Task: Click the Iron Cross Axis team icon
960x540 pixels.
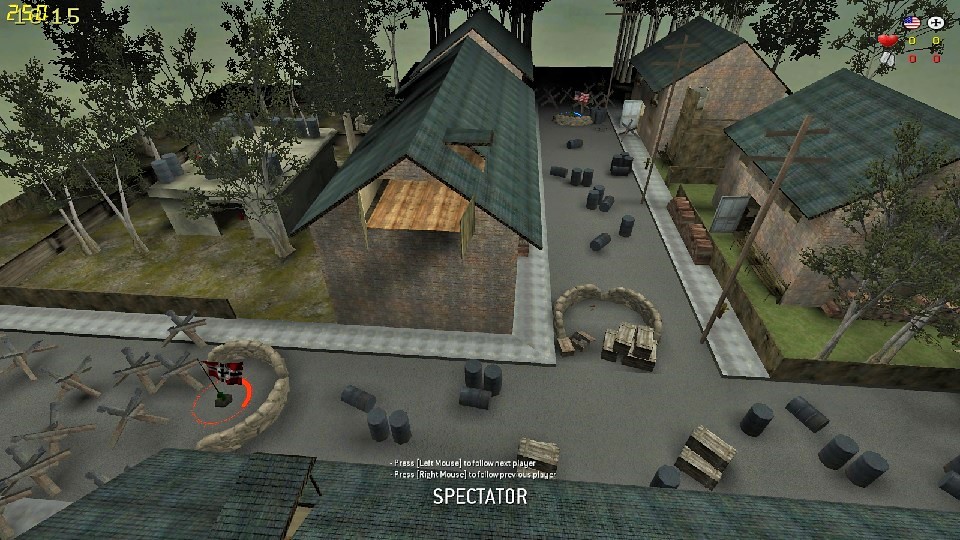Action: [936, 22]
